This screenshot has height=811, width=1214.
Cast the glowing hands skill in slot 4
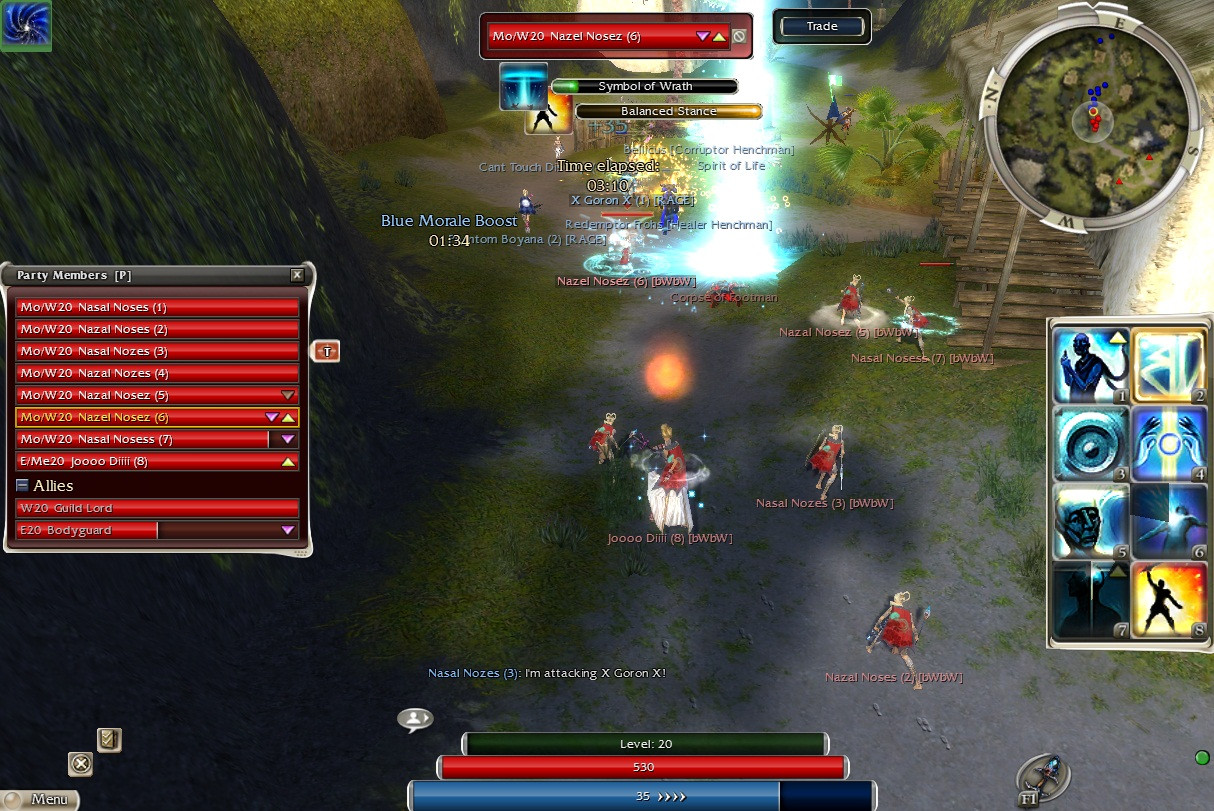point(1169,444)
